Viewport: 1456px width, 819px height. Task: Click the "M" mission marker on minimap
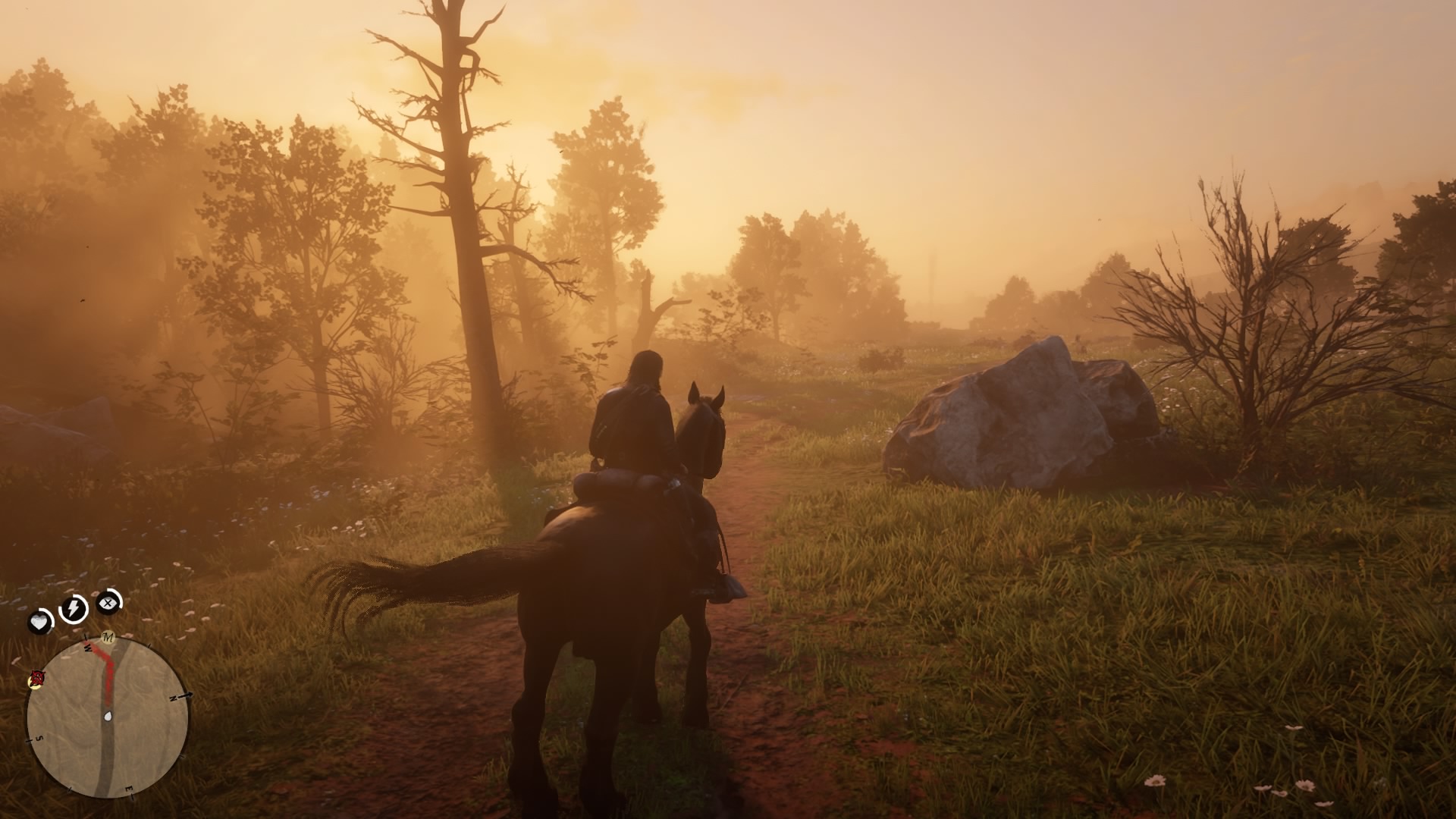click(x=108, y=638)
